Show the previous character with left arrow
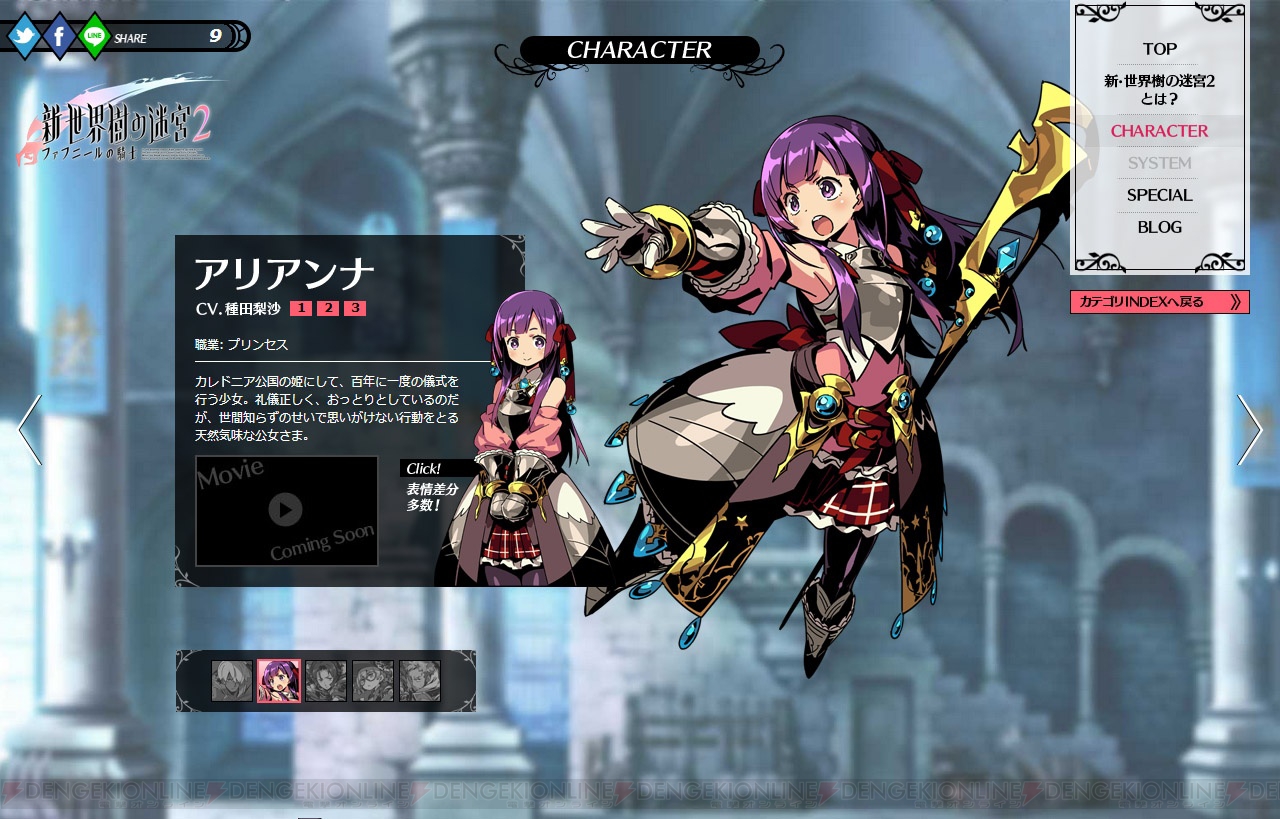The image size is (1280, 819). click(30, 429)
